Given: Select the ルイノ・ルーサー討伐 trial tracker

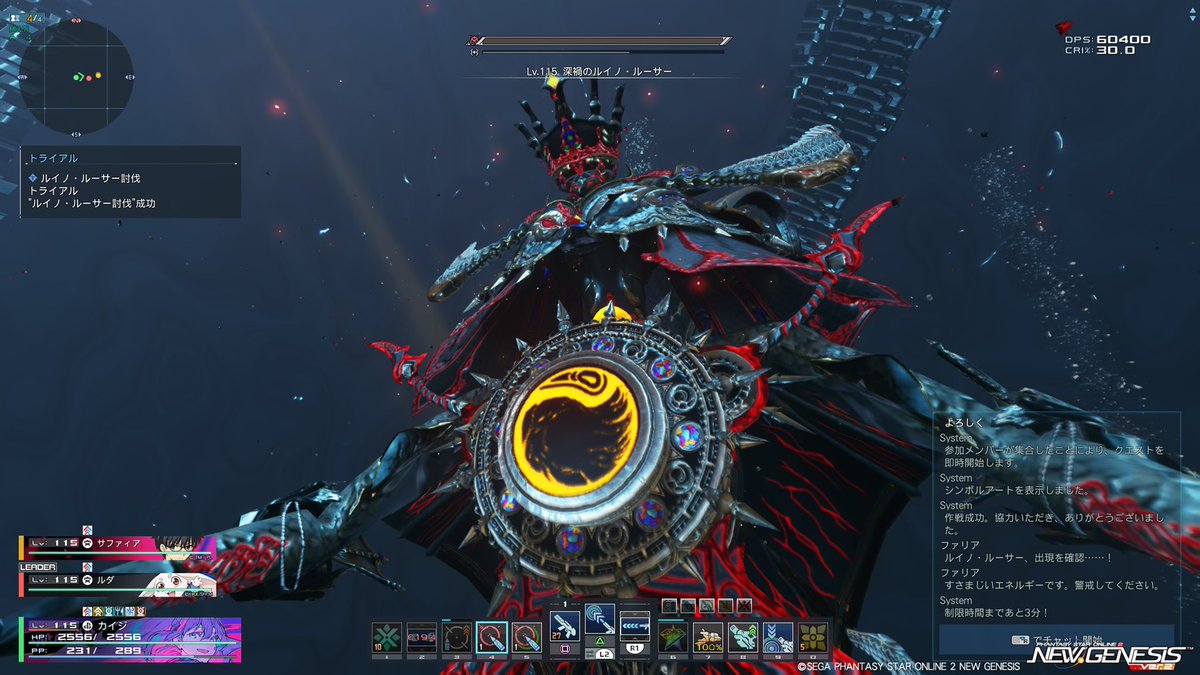Looking at the screenshot, I should [130, 182].
